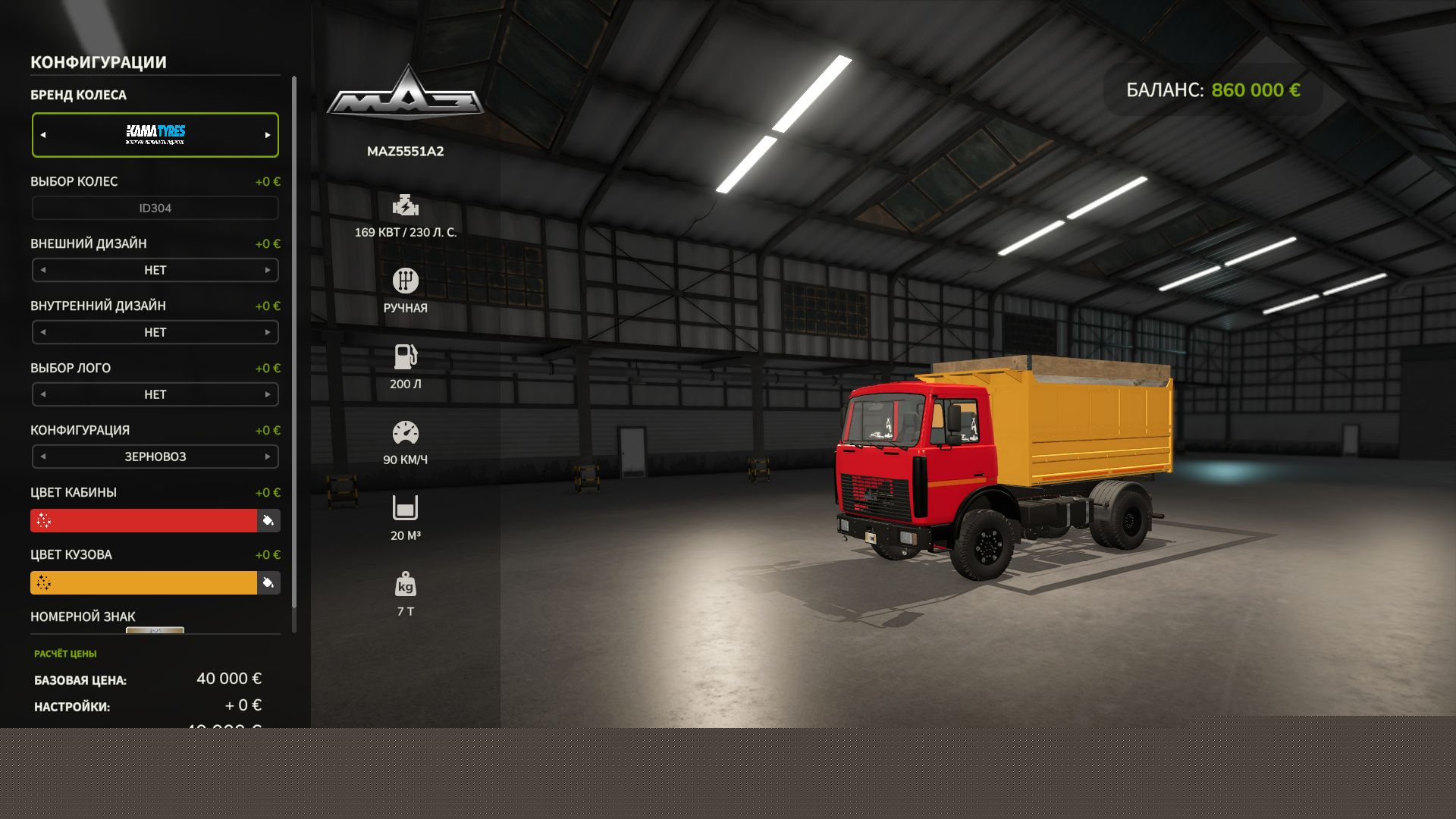Click paint bucket beside cabin color
Image resolution: width=1456 pixels, height=819 pixels.
268,521
